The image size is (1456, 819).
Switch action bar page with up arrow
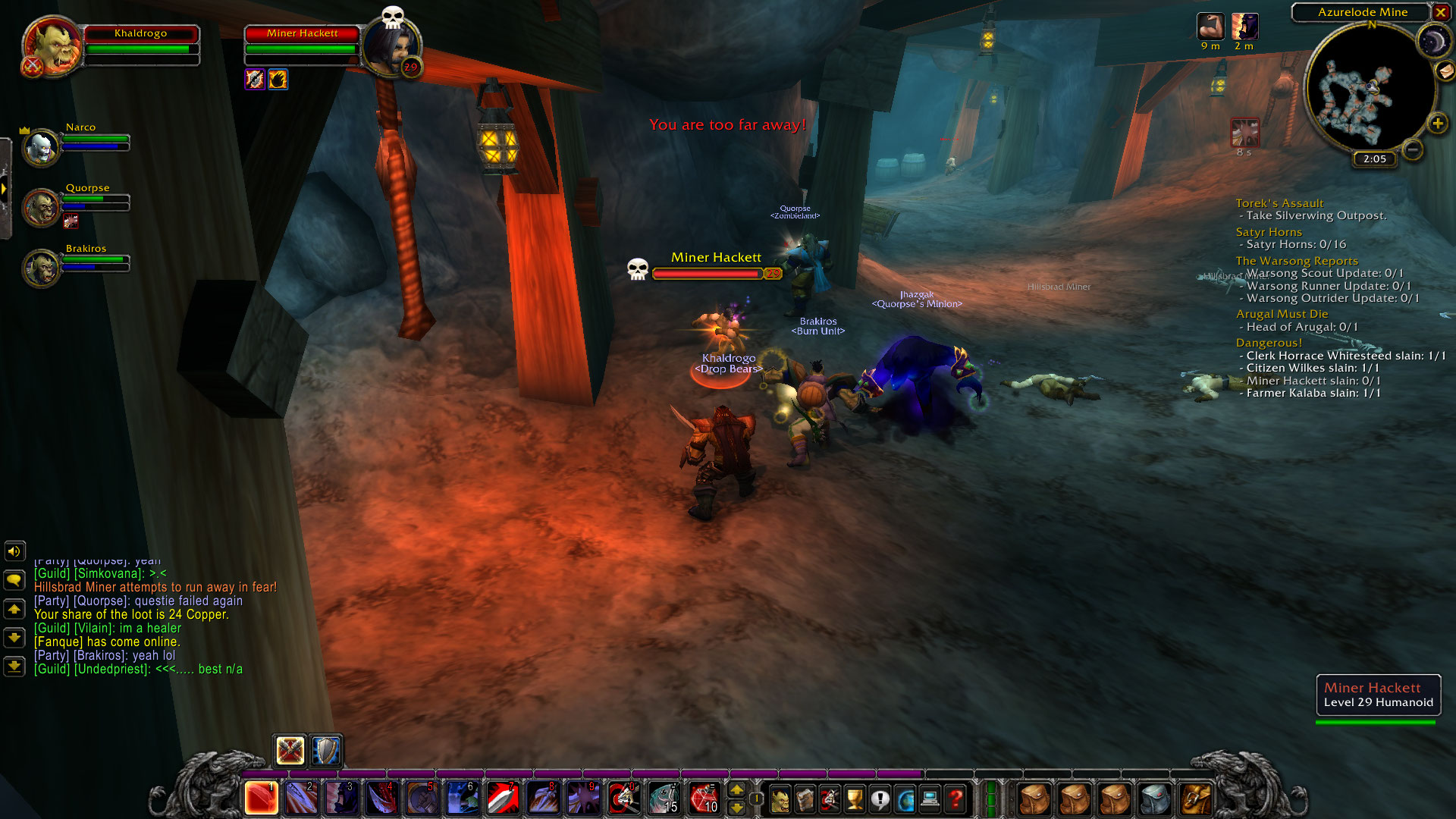[x=736, y=789]
